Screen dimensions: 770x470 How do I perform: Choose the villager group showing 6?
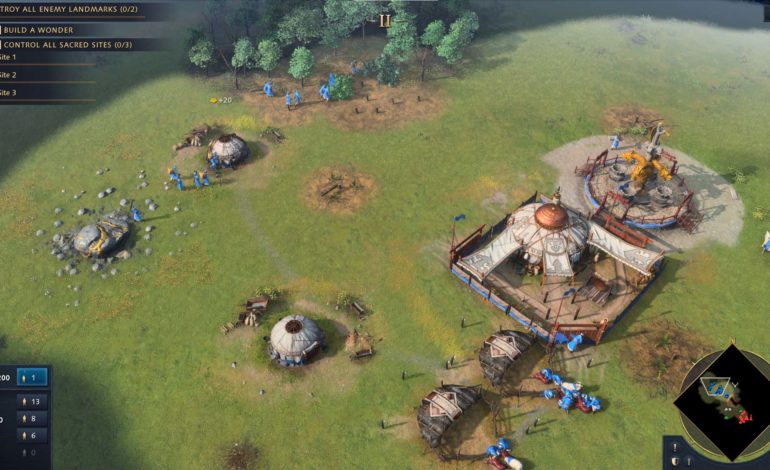(31, 435)
